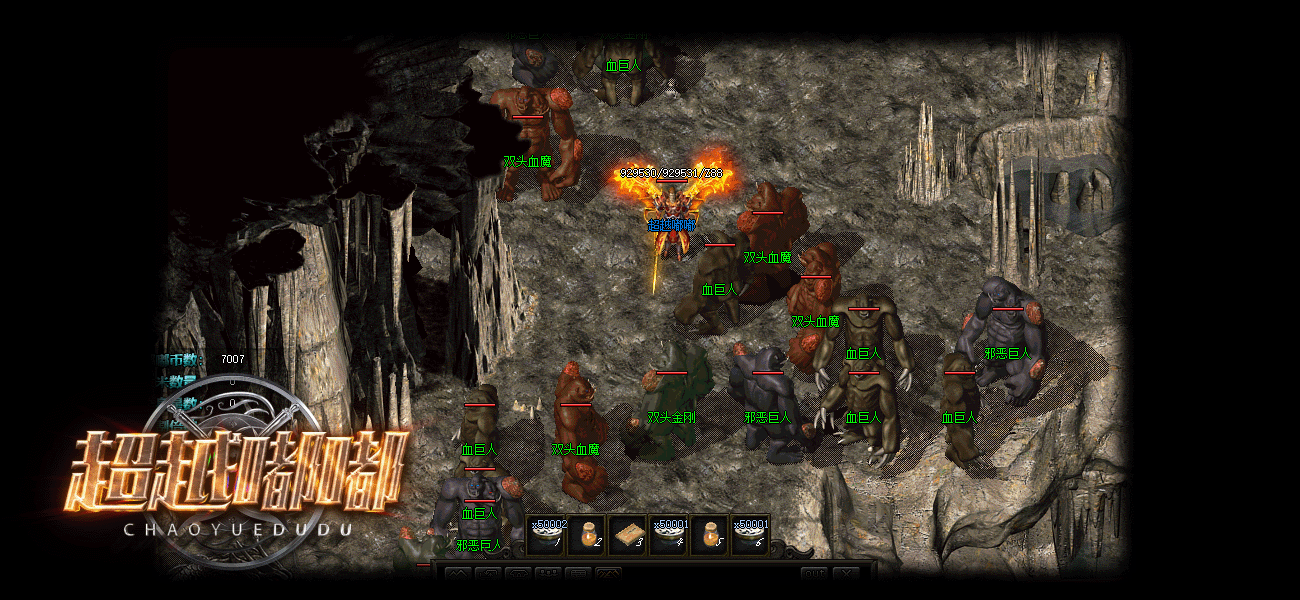Select the bowl item in slot 4
Viewport: 1300px width, 600px height.
click(x=668, y=535)
